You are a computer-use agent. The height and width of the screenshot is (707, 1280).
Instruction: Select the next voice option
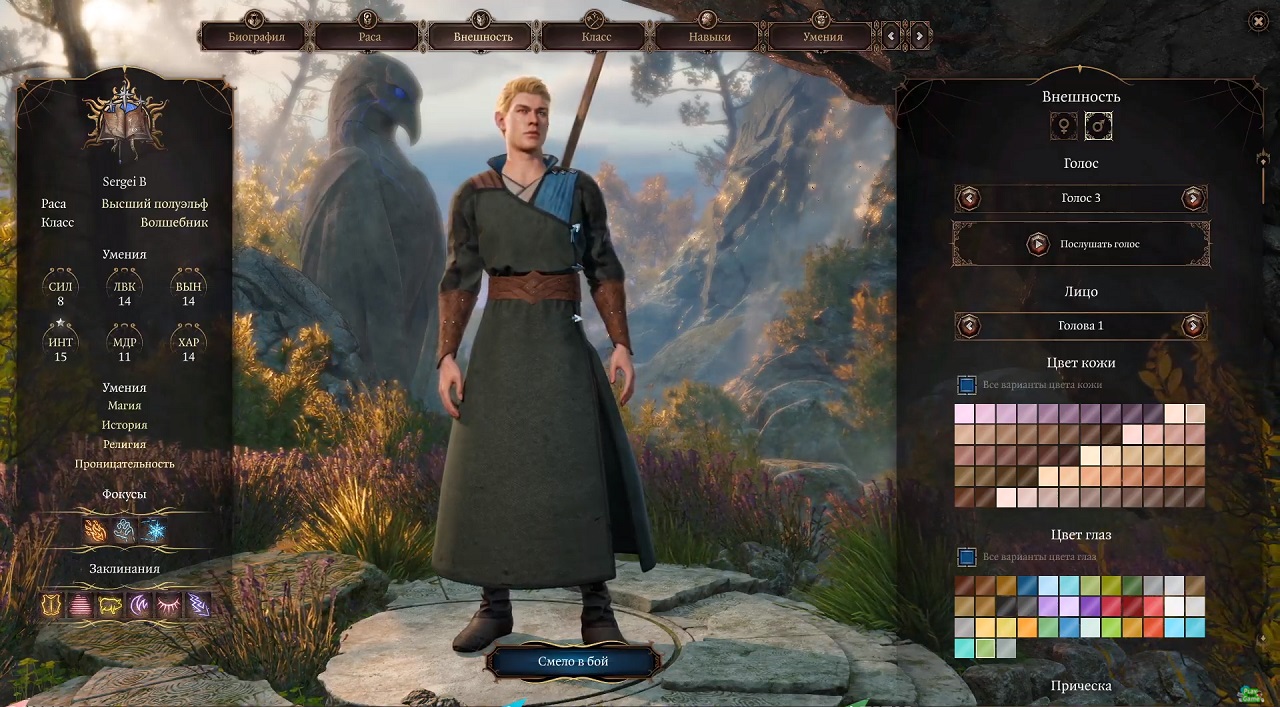[x=1192, y=198]
